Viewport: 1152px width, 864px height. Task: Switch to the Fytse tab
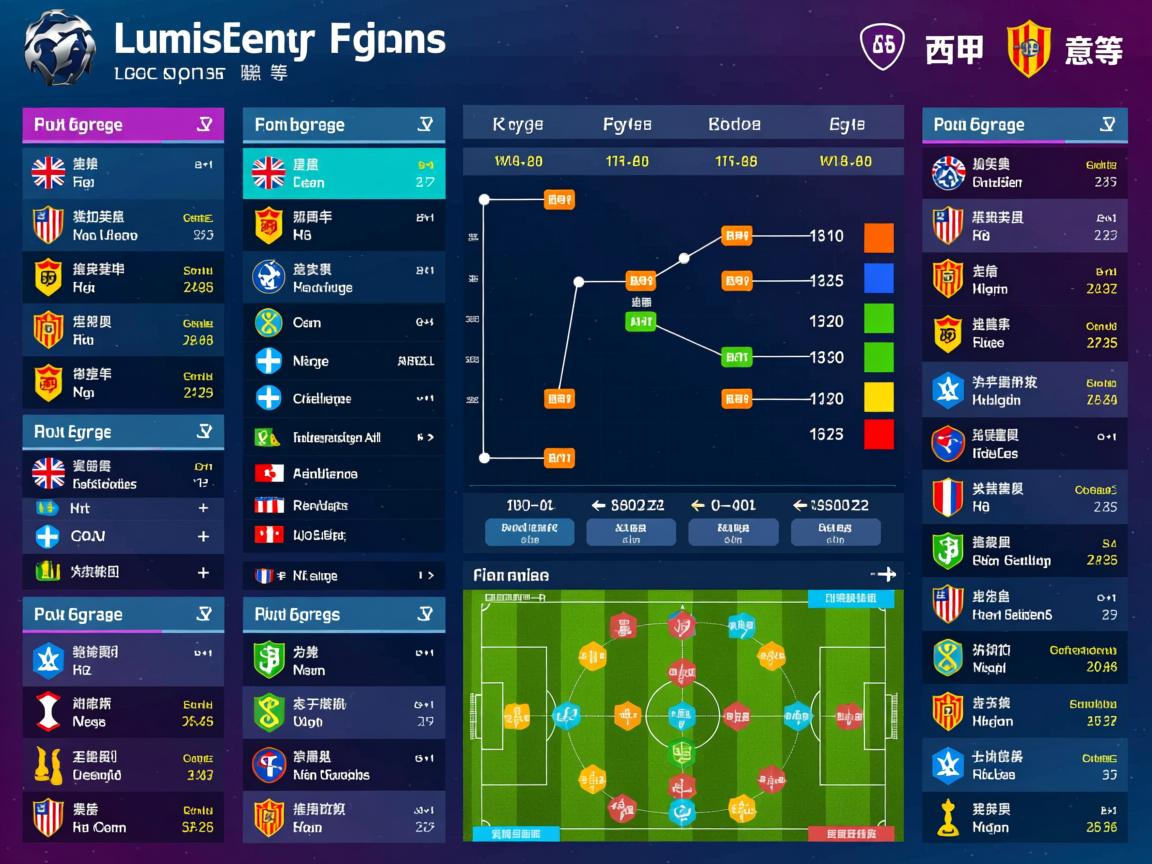(x=627, y=125)
